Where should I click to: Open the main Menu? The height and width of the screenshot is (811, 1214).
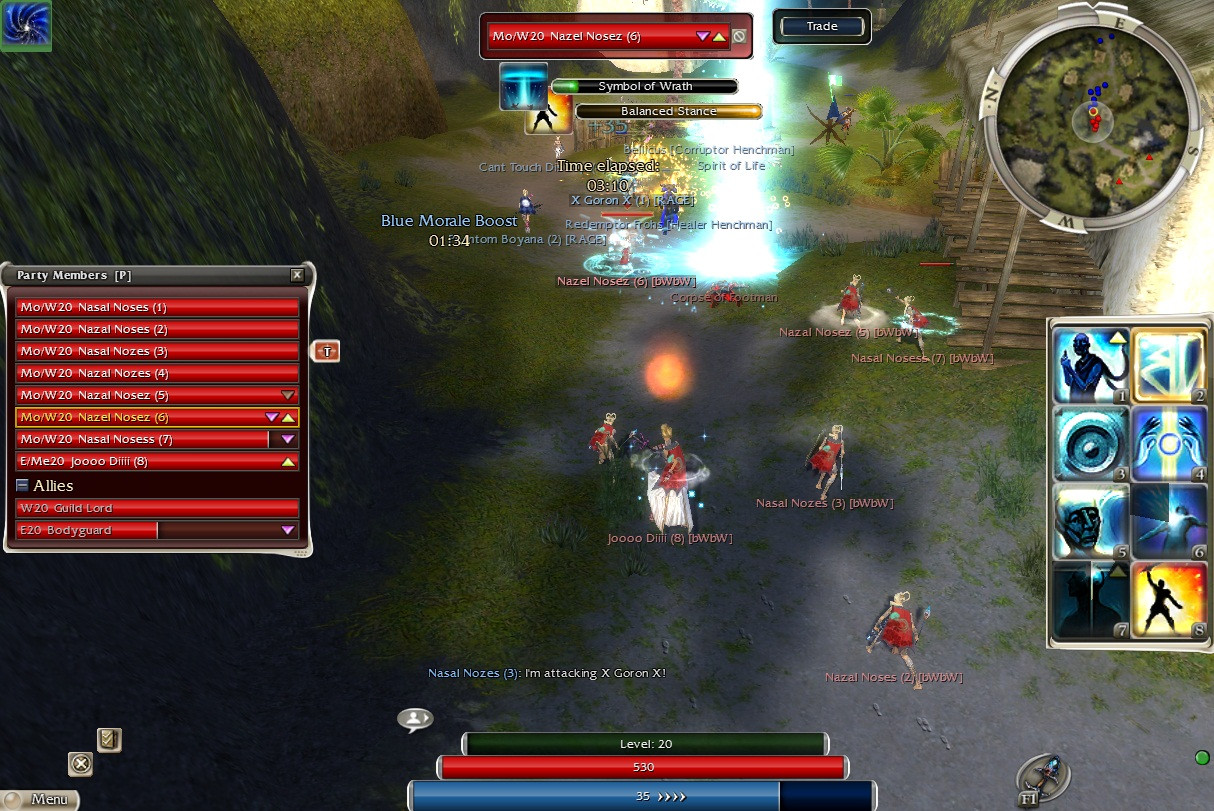(40, 799)
